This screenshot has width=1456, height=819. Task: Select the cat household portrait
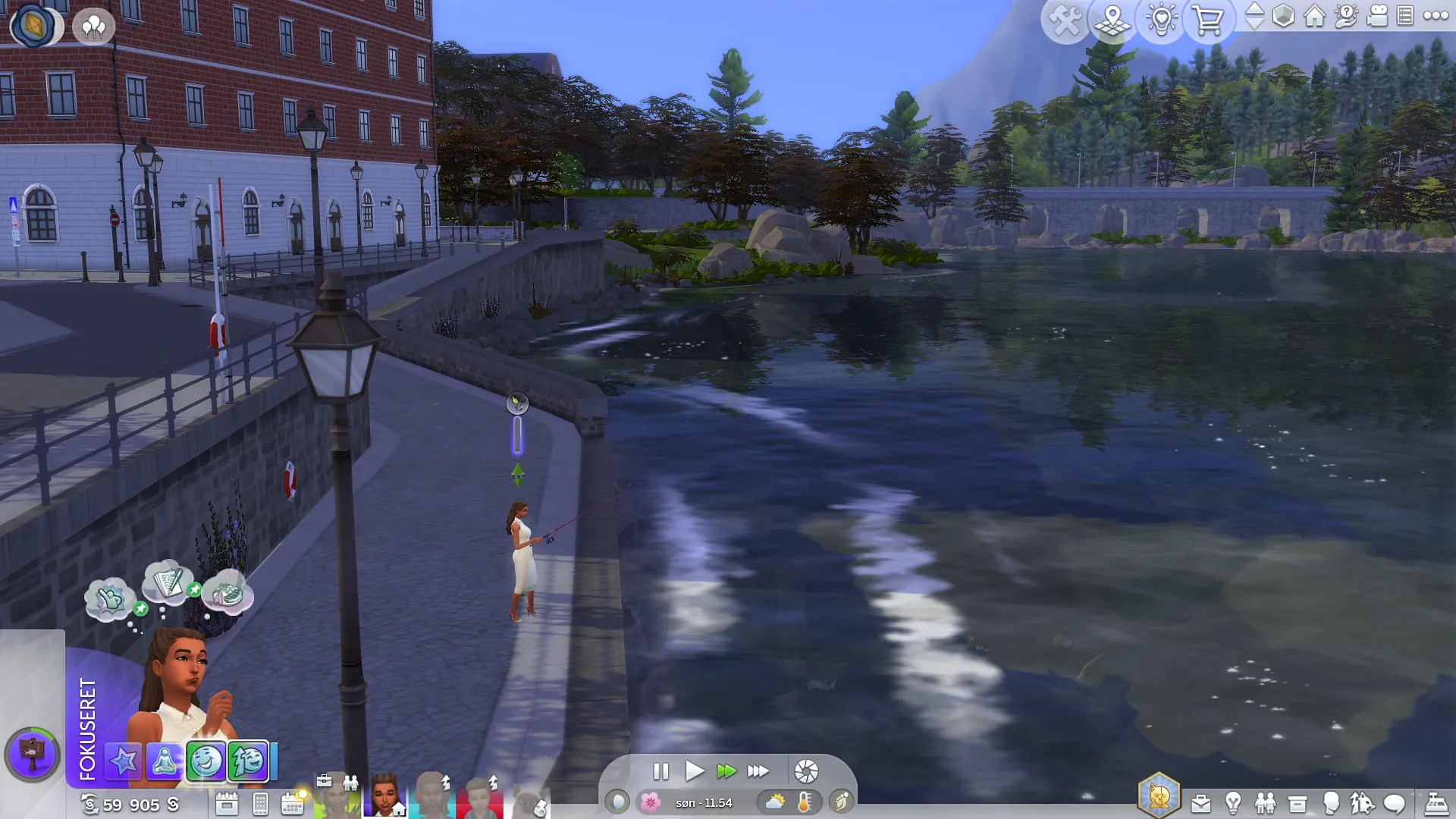[531, 804]
